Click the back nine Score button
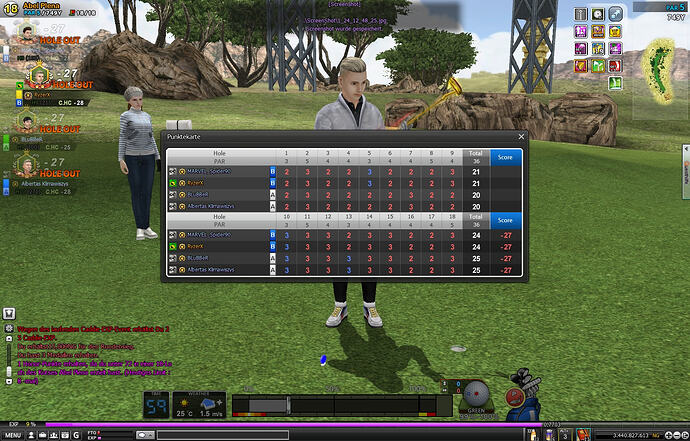This screenshot has height=441, width=690. click(x=505, y=220)
